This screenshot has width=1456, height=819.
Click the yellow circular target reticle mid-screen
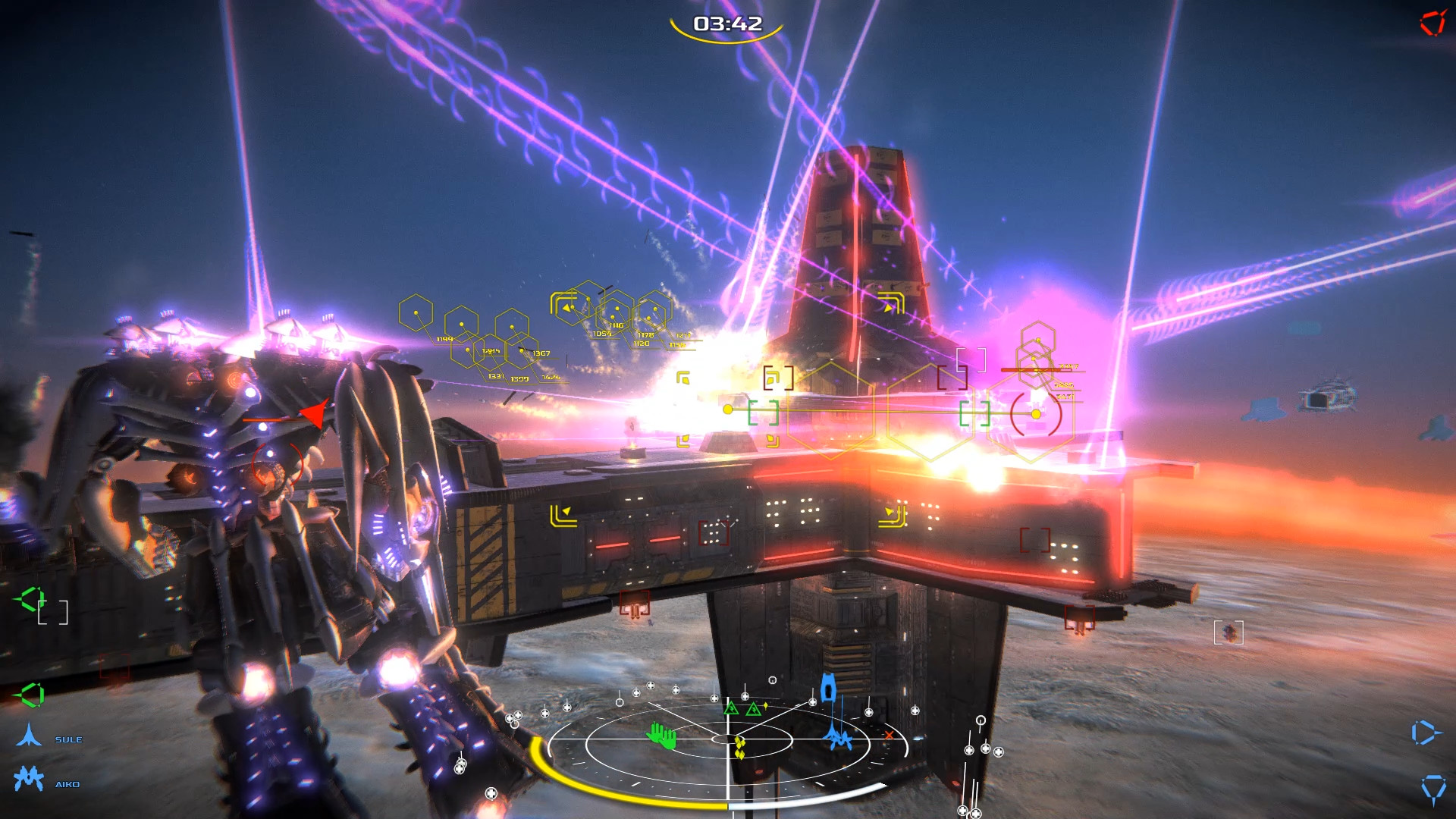[1035, 415]
